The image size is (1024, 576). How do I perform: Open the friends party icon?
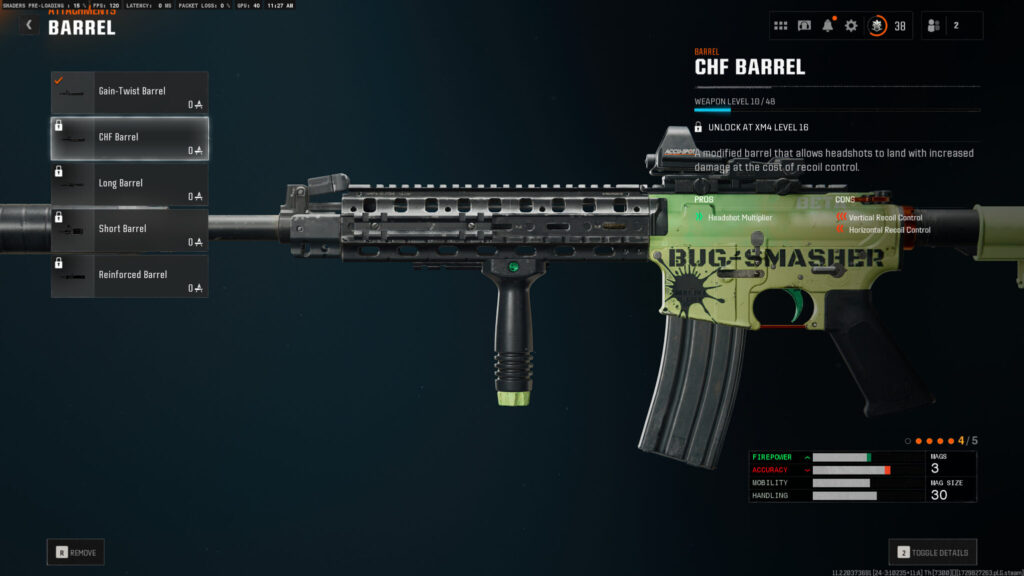pyautogui.click(x=934, y=26)
